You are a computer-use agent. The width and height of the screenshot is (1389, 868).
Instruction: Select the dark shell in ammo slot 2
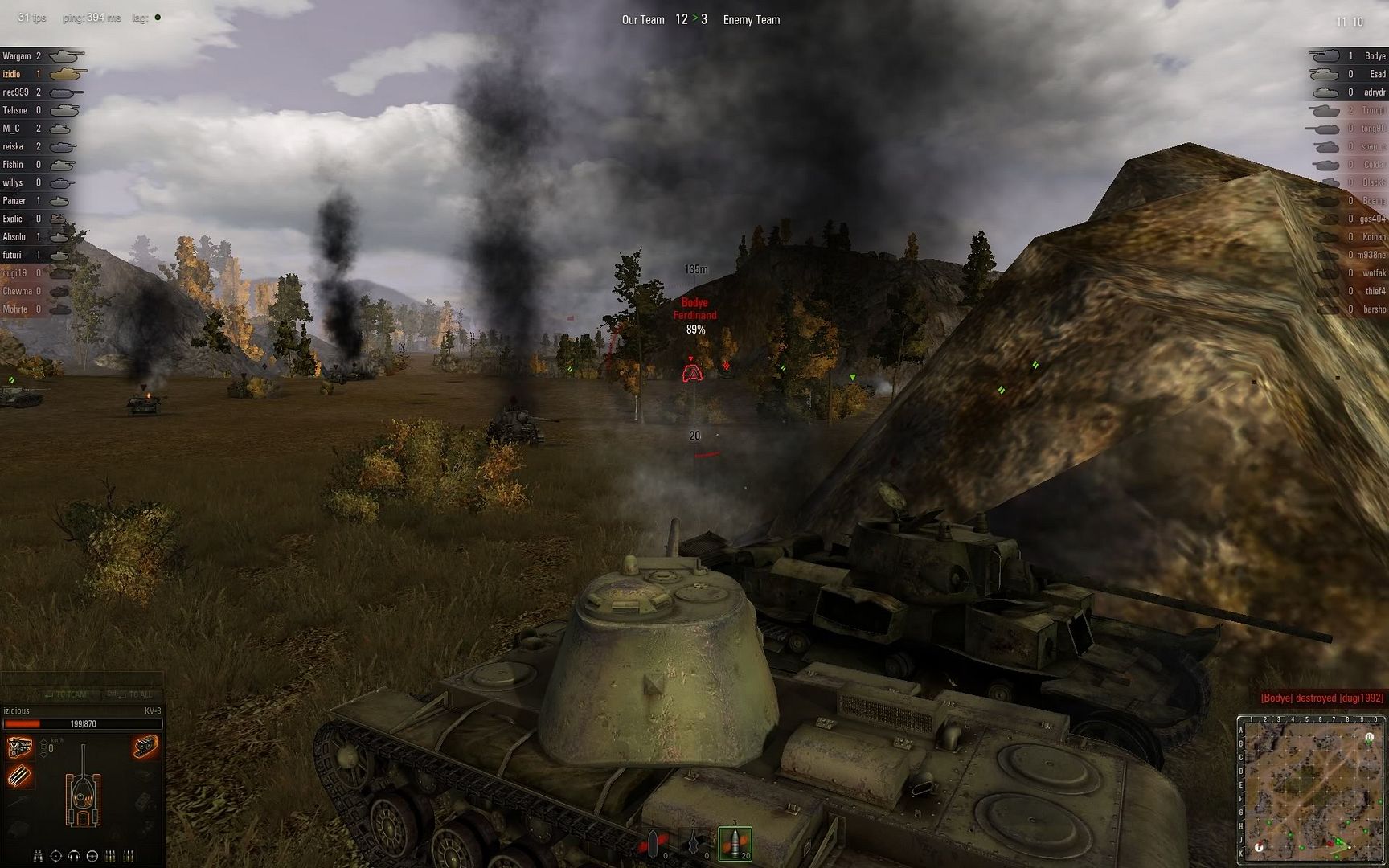click(694, 843)
